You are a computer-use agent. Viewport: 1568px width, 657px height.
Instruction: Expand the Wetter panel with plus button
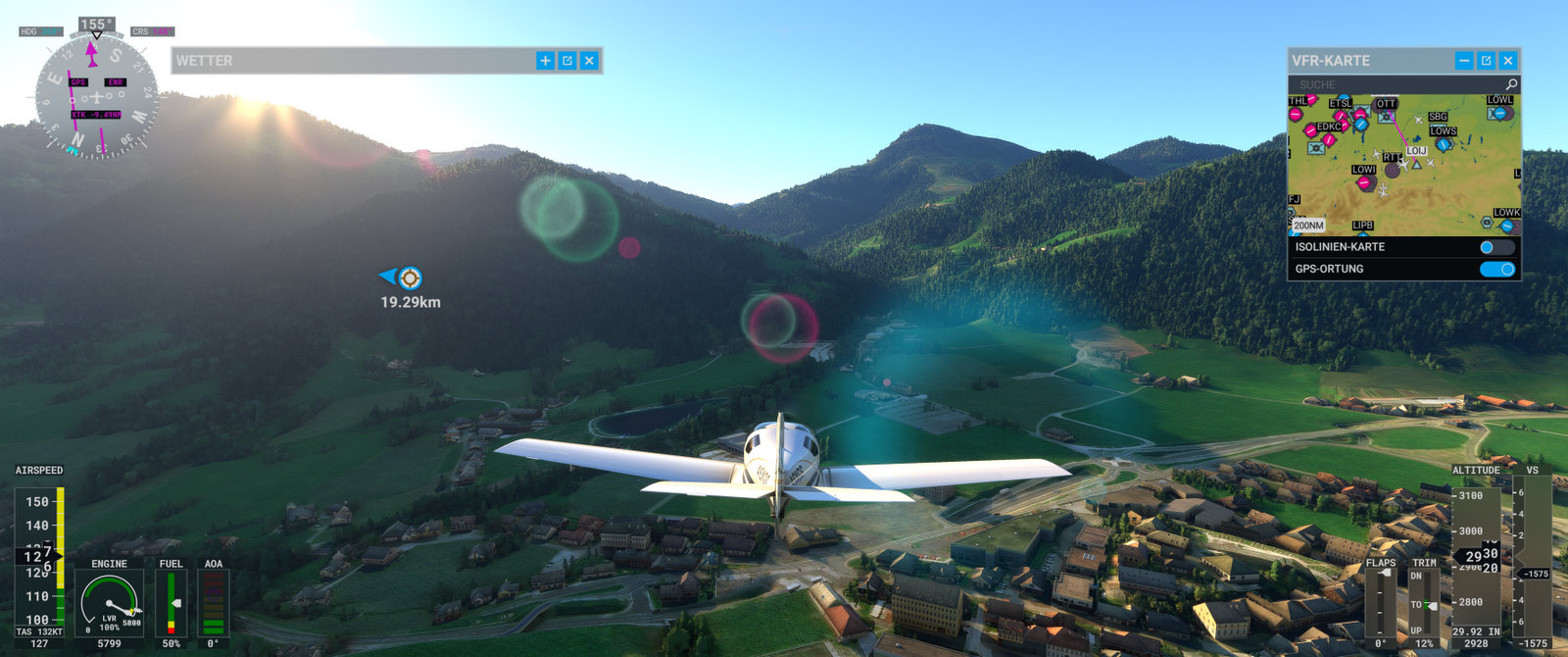pos(545,61)
